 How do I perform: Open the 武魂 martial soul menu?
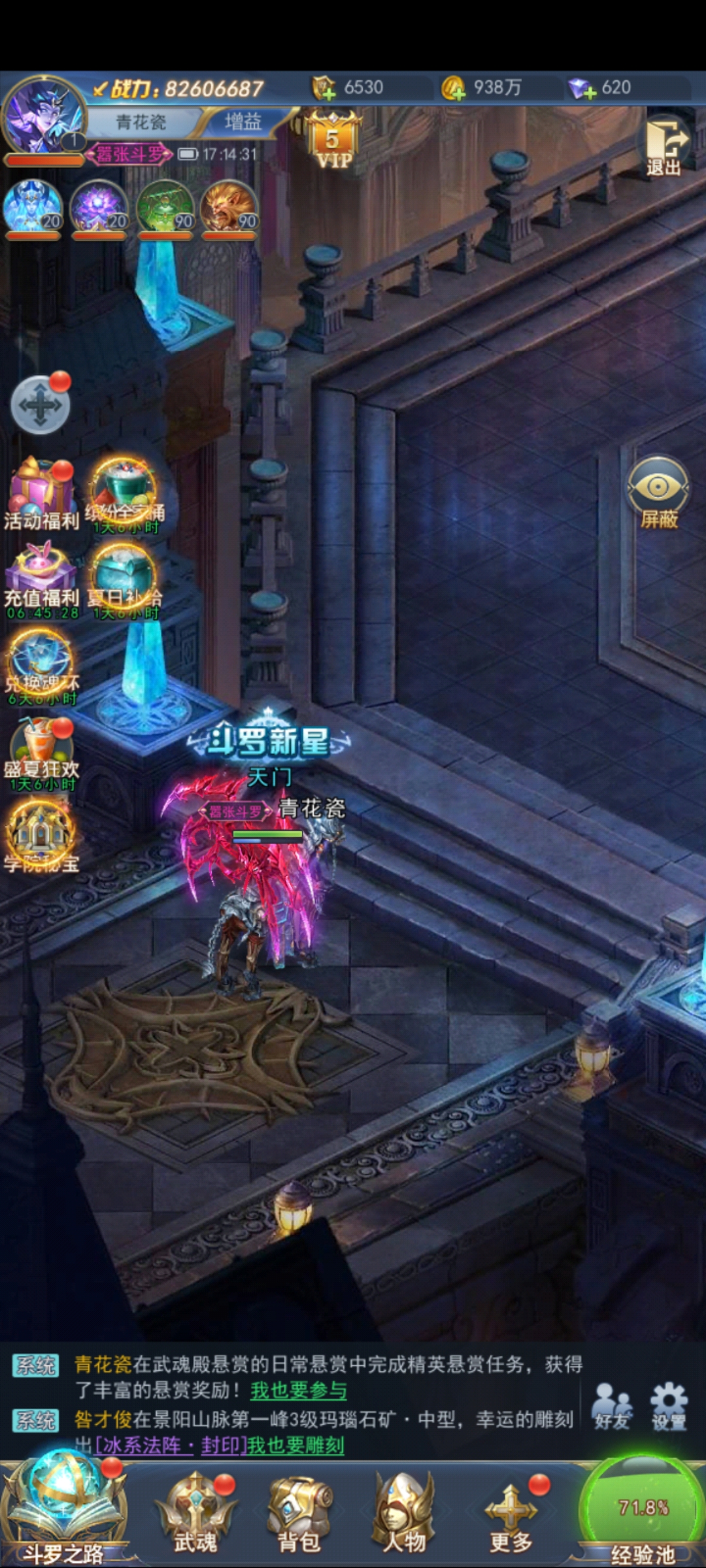[x=195, y=1512]
